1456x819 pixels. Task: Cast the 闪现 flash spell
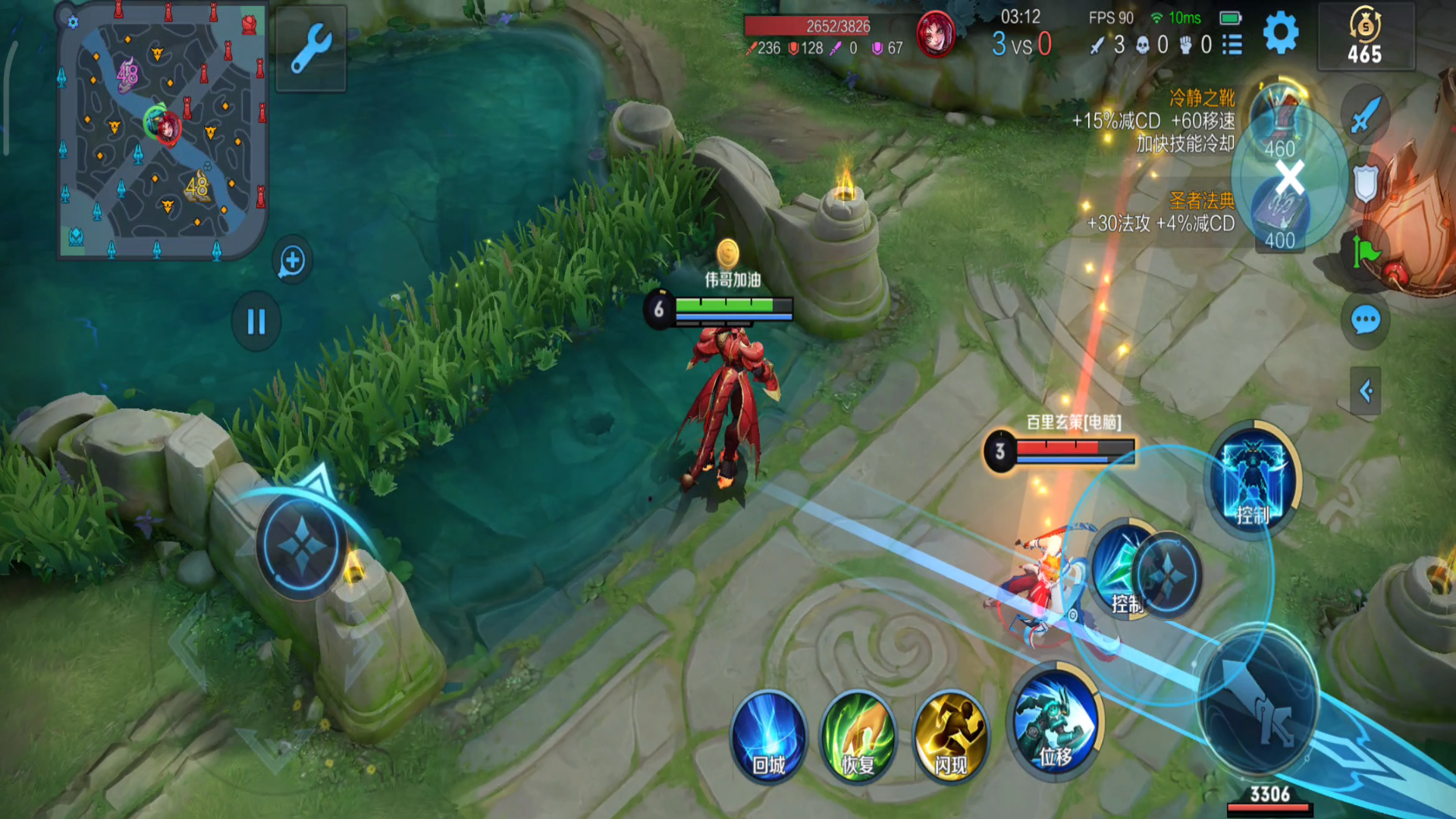tap(950, 736)
